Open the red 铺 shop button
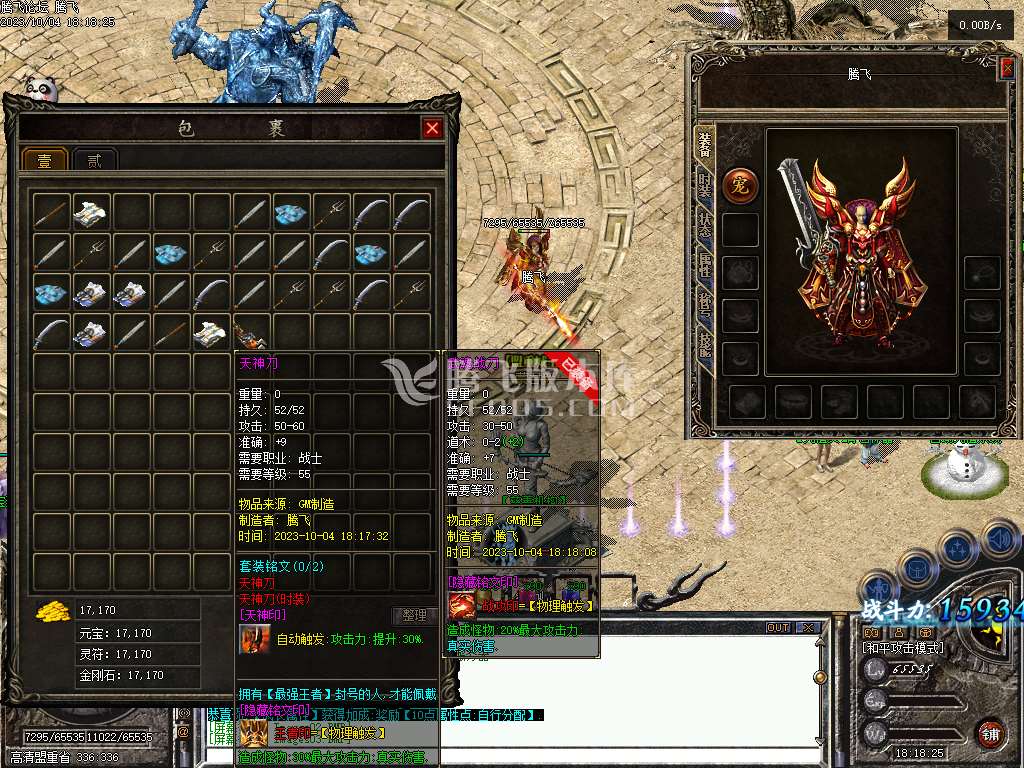The width and height of the screenshot is (1024, 768). click(x=990, y=733)
